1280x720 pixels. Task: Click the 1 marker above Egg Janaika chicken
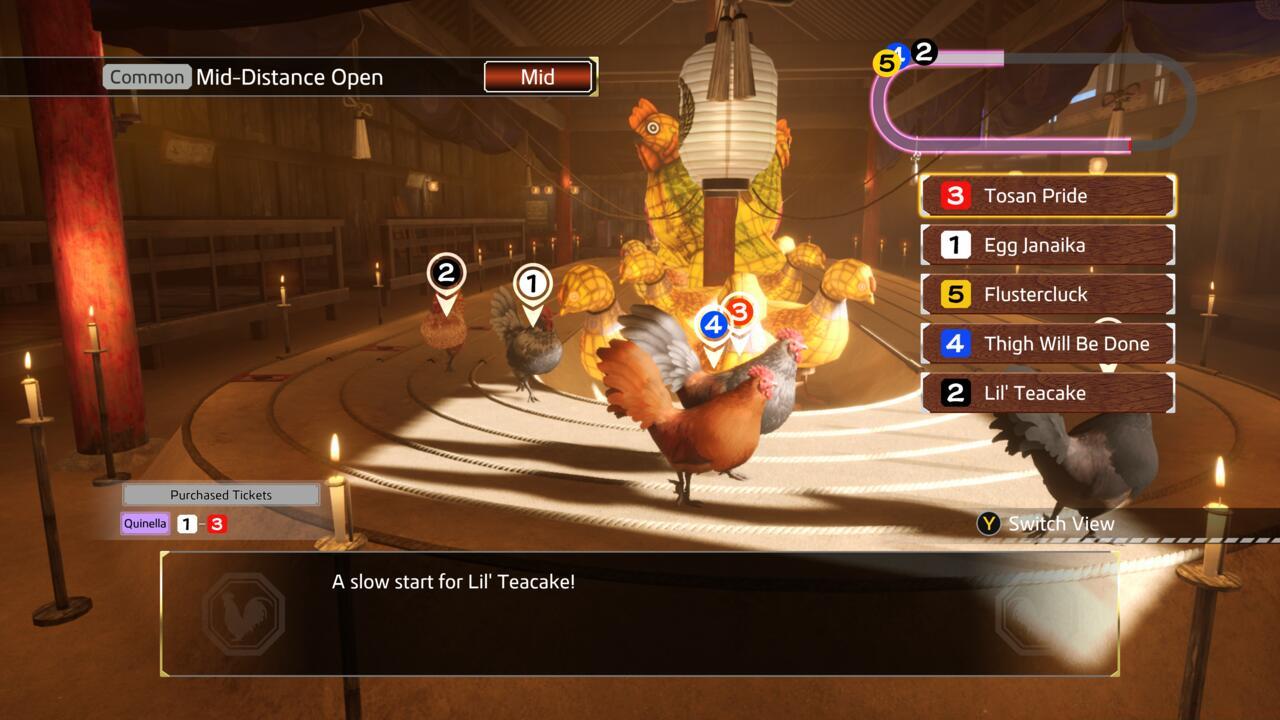pos(530,282)
